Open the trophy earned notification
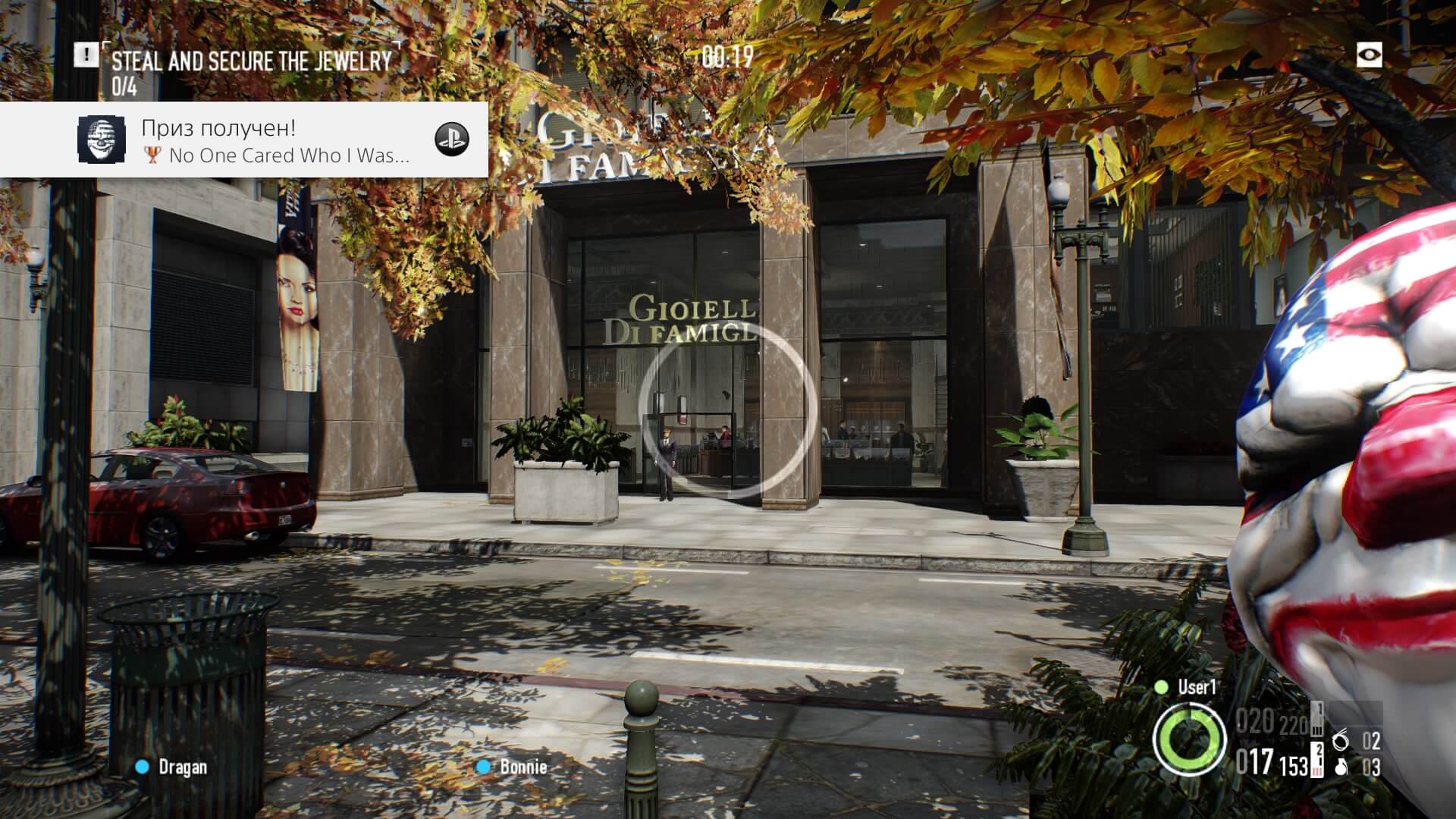 [273, 141]
